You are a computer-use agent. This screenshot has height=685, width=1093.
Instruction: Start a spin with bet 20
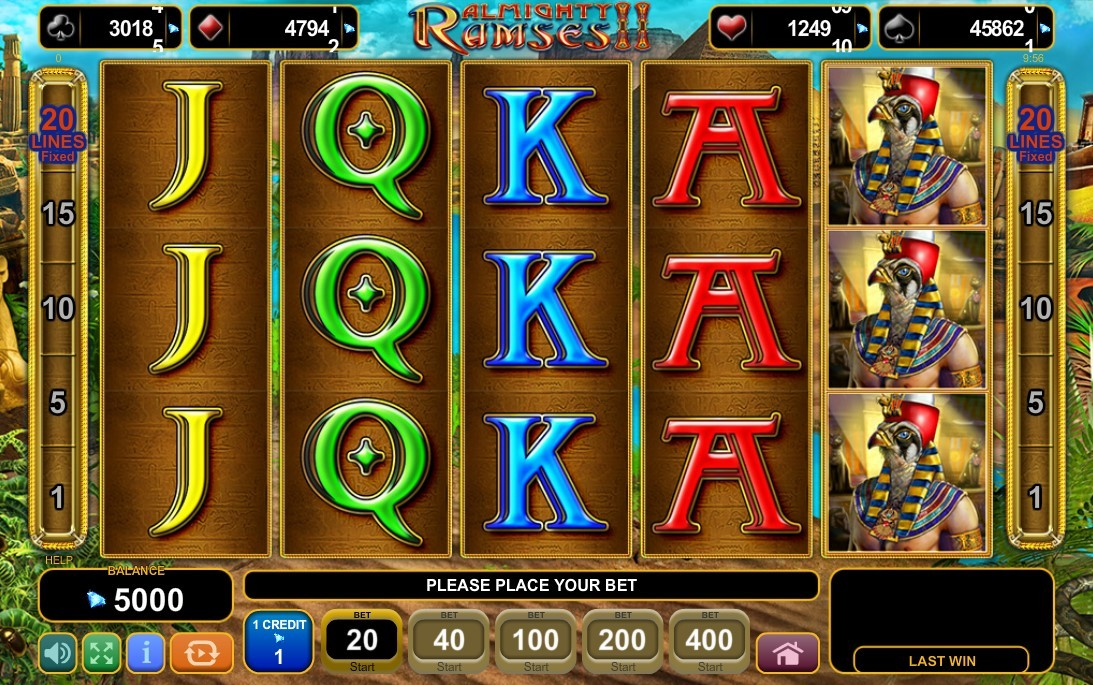(x=361, y=641)
